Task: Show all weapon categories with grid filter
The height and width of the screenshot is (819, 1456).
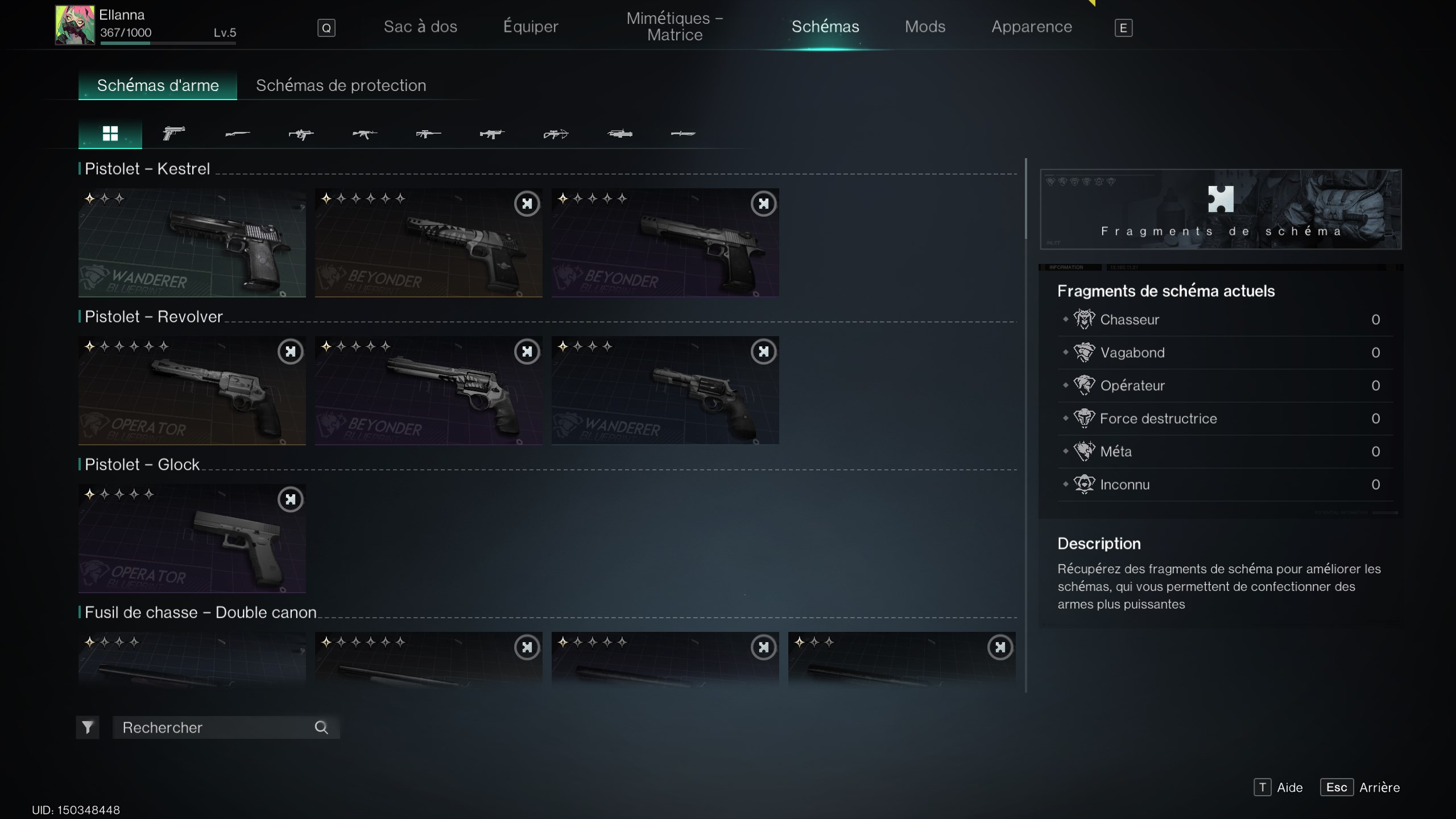Action: (110, 134)
